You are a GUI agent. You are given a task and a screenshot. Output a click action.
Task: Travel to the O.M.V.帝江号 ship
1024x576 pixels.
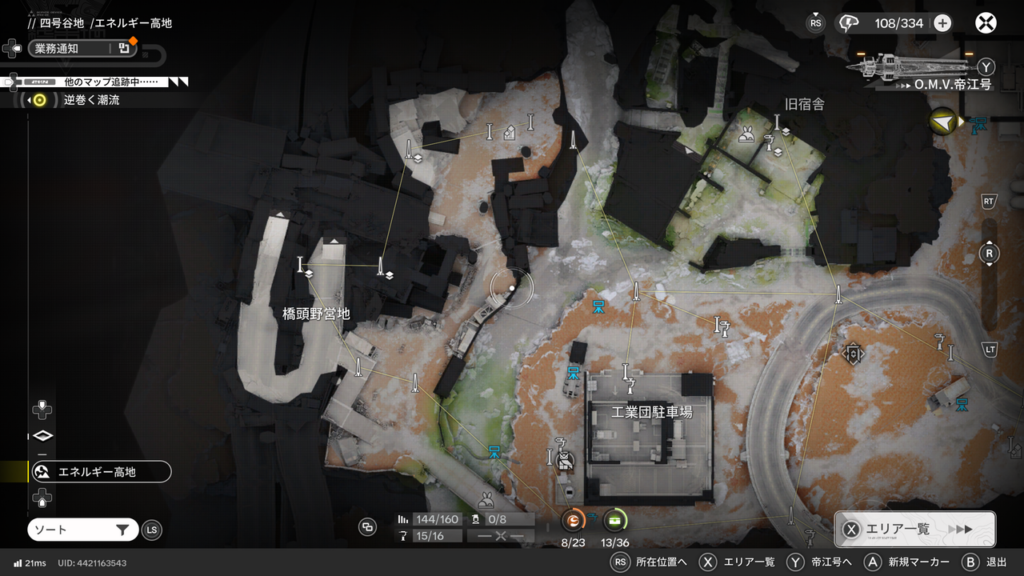(920, 68)
